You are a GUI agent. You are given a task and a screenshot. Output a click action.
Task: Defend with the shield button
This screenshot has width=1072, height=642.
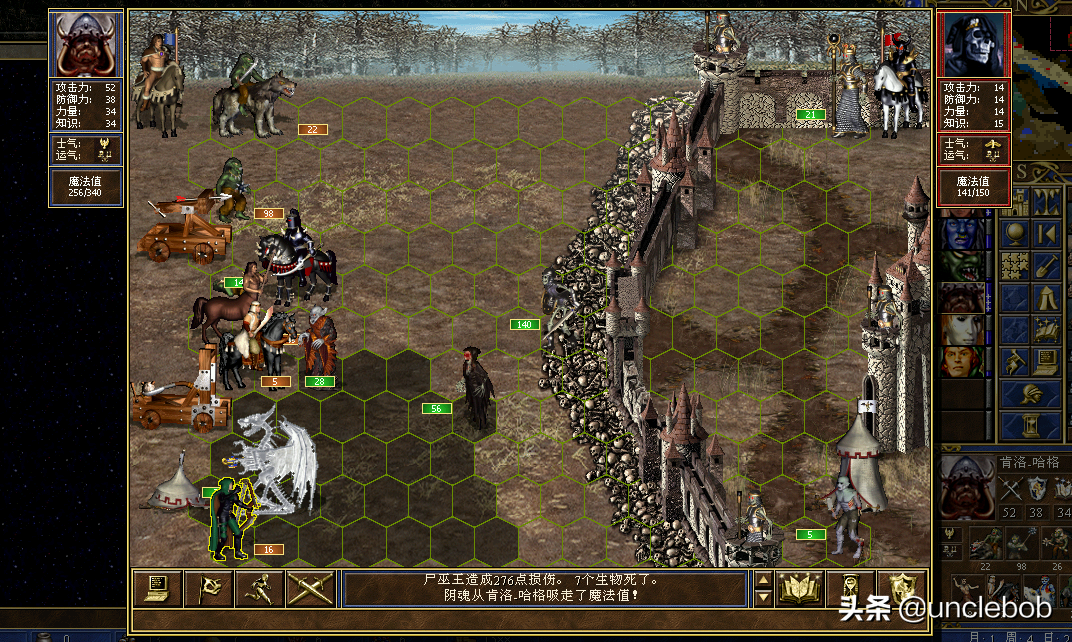coord(902,588)
